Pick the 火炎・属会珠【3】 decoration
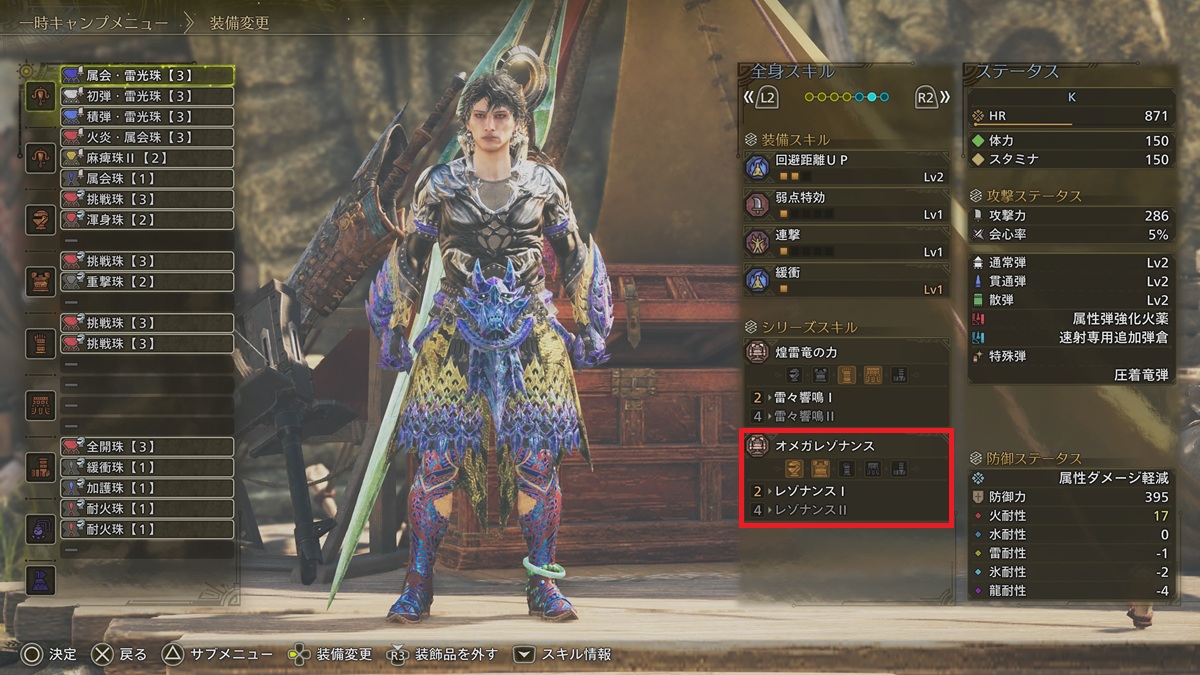The height and width of the screenshot is (675, 1200). pyautogui.click(x=147, y=137)
